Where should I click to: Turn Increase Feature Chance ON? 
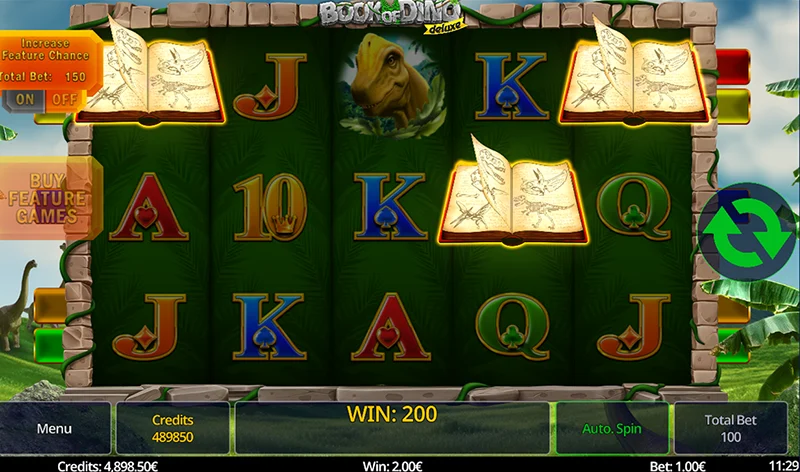25,99
